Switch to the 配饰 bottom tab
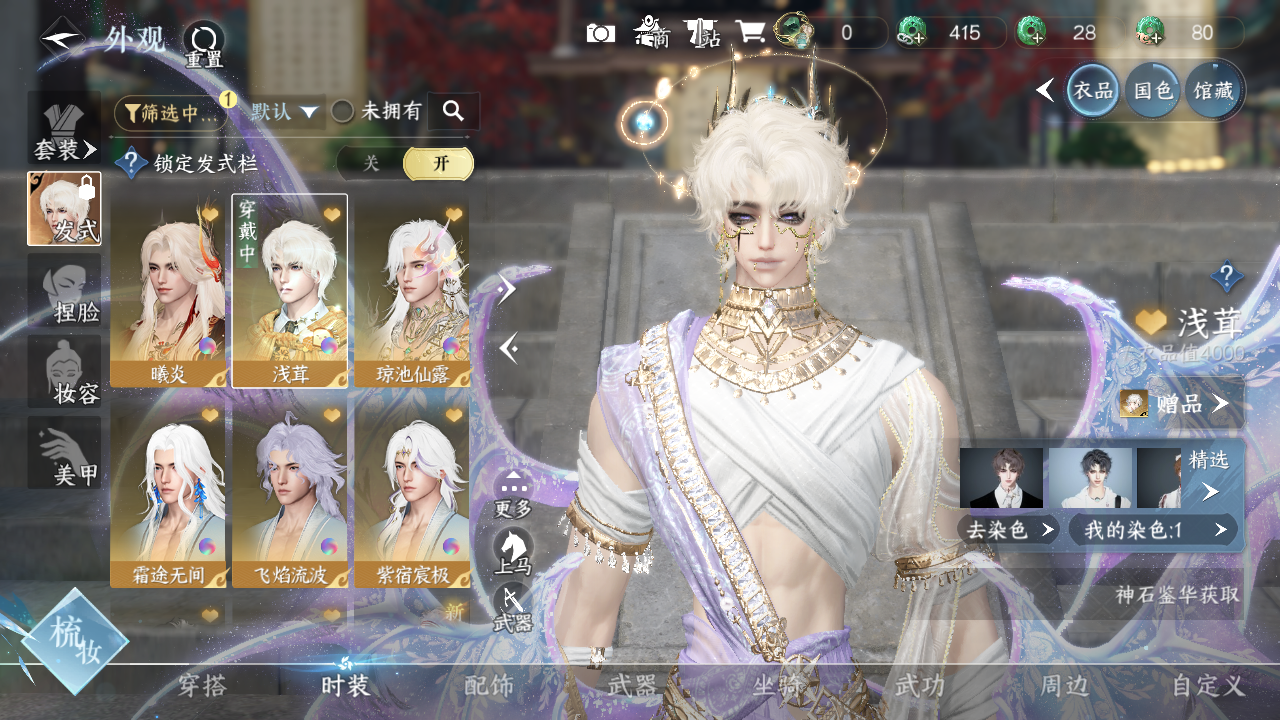The image size is (1280, 720). [489, 686]
